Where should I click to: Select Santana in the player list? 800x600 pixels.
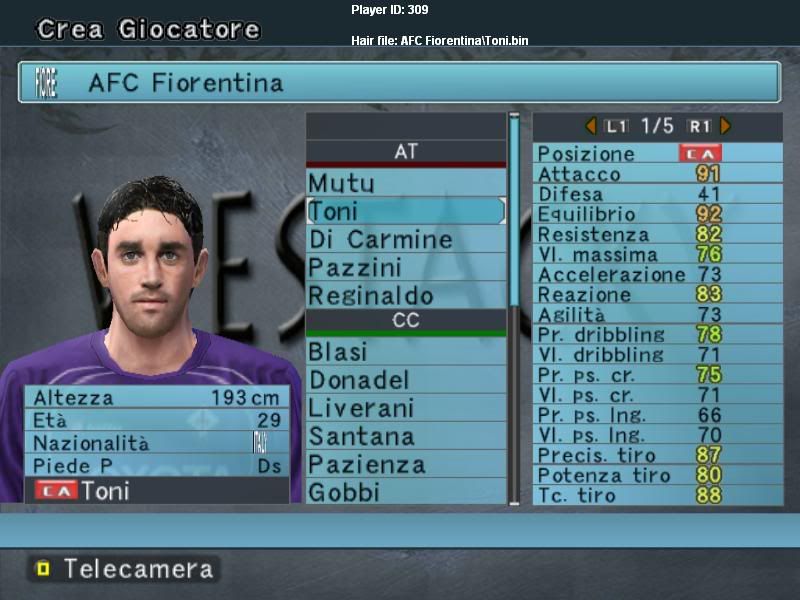pos(405,436)
